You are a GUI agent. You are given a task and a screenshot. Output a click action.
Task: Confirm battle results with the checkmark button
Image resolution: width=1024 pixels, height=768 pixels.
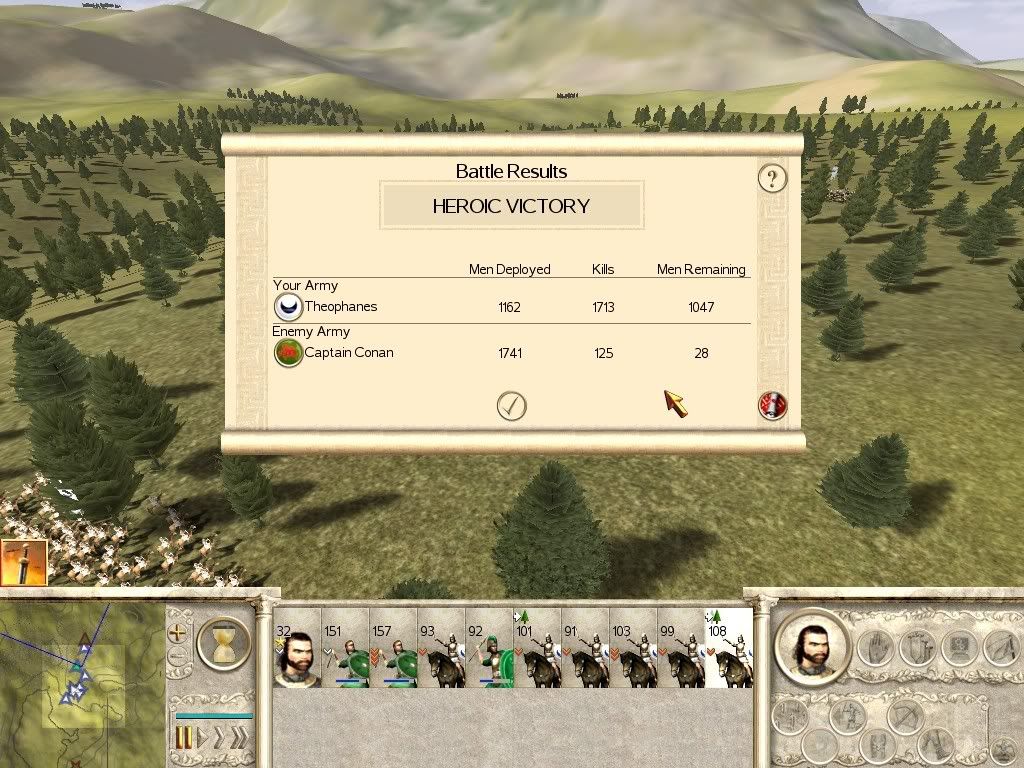[x=512, y=405]
